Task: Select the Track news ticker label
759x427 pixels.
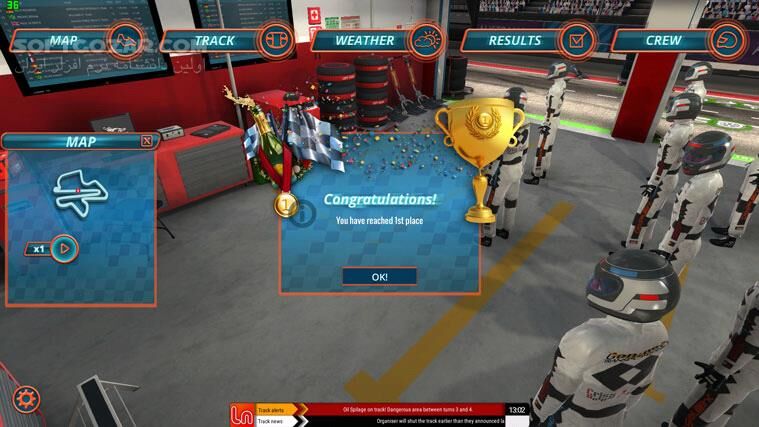Action: [x=270, y=421]
